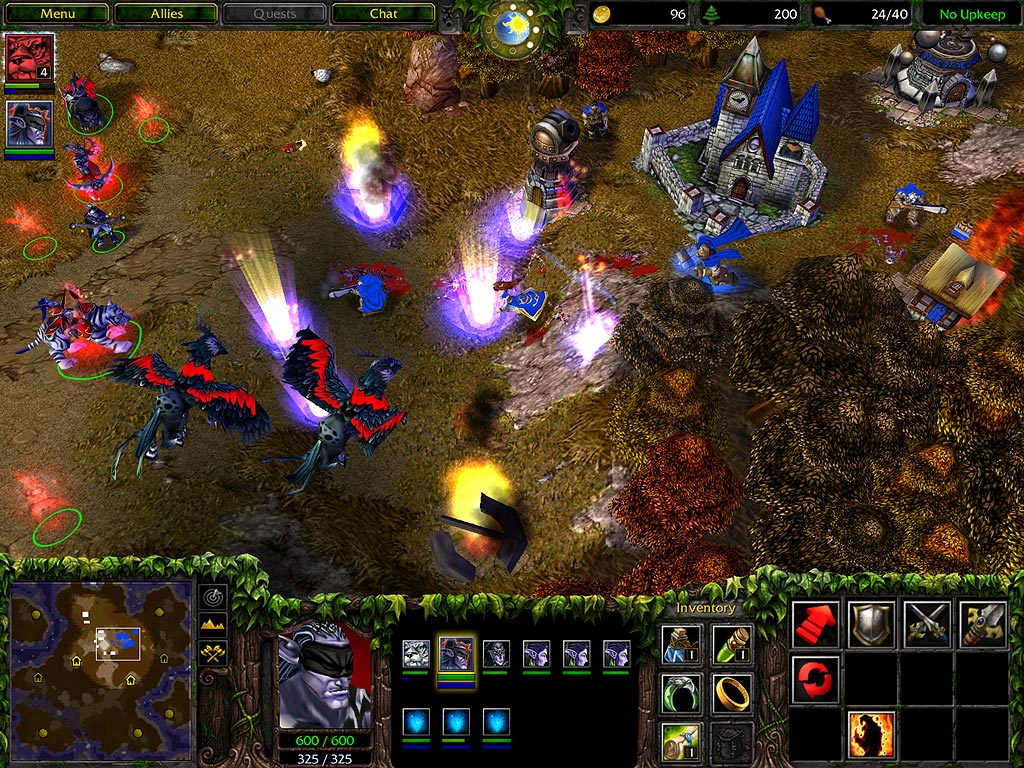Issue the Stop command with the shield icon
1024x768 pixels.
(x=870, y=625)
